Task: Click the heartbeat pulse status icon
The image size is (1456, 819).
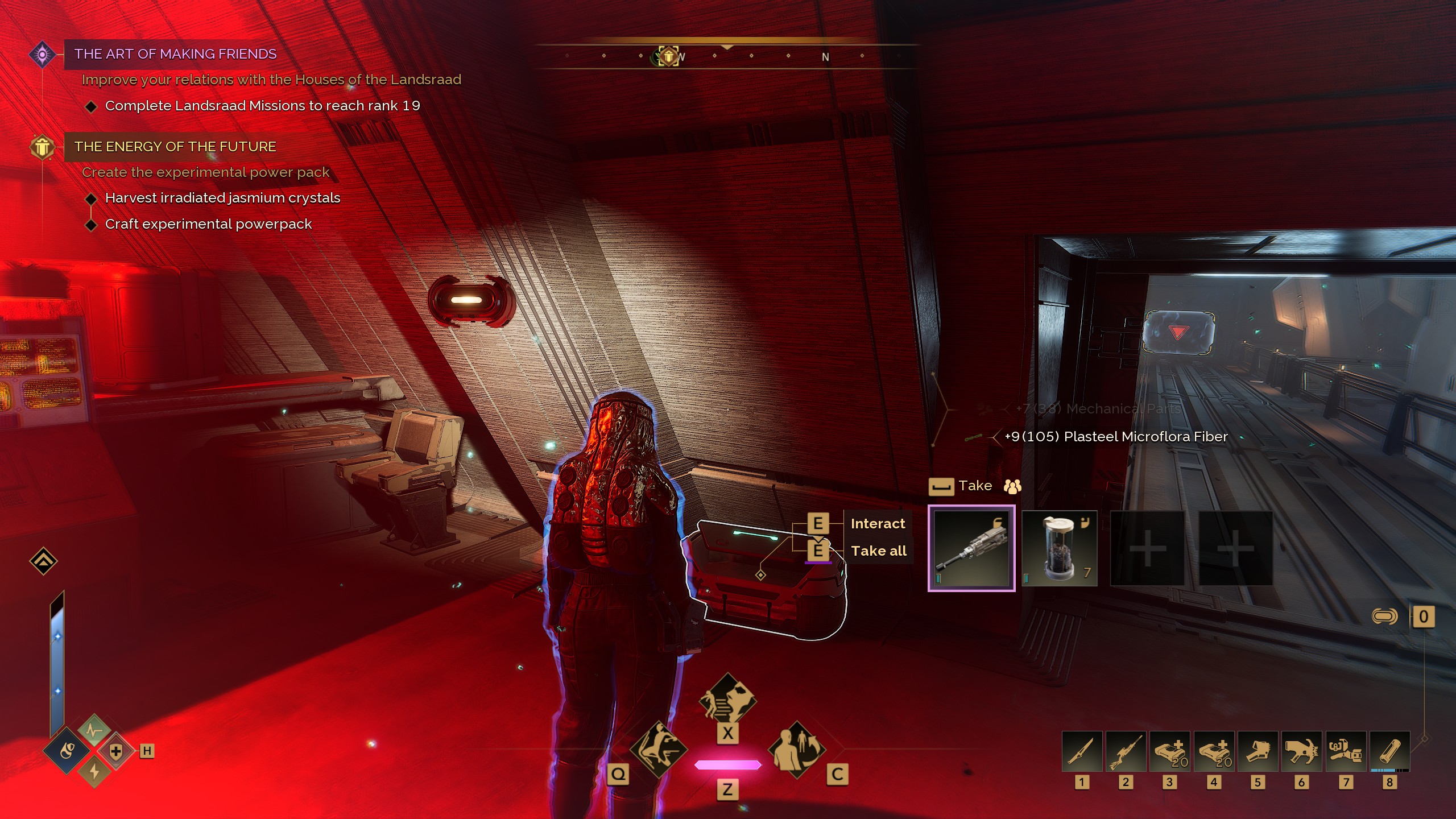Action: (94, 730)
